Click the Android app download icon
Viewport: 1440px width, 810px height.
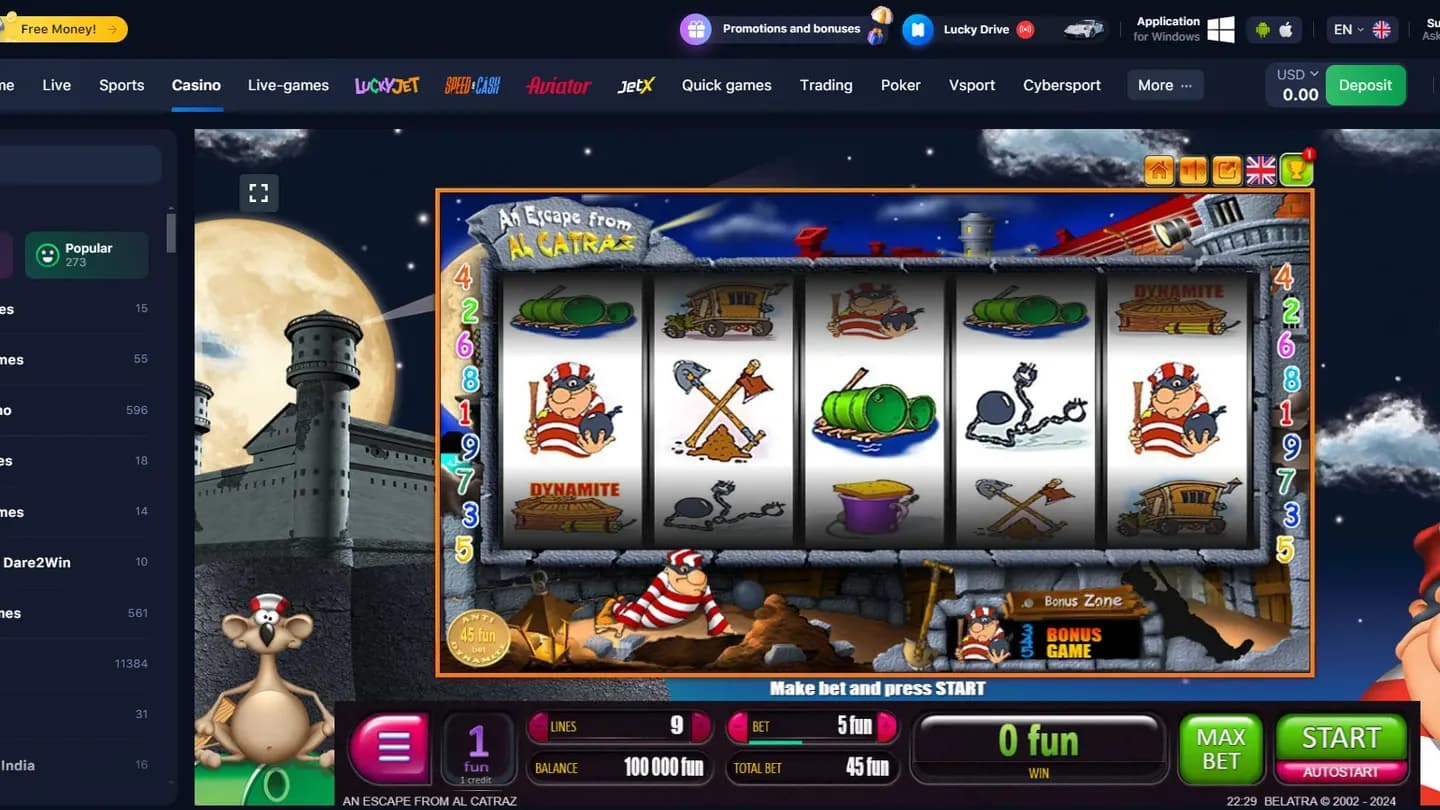coord(1264,31)
